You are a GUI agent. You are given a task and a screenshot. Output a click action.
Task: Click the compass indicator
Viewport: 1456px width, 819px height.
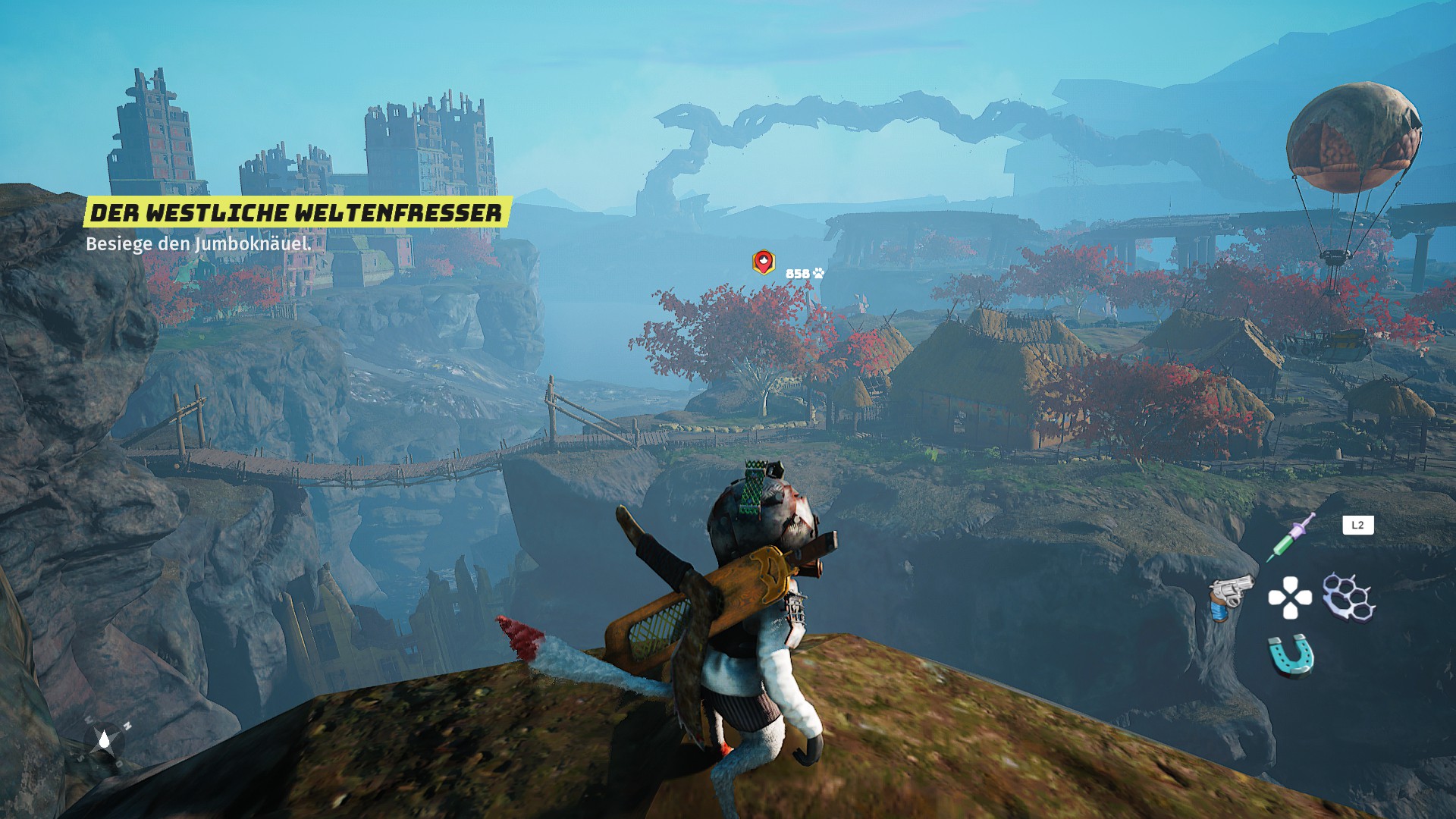[105, 740]
